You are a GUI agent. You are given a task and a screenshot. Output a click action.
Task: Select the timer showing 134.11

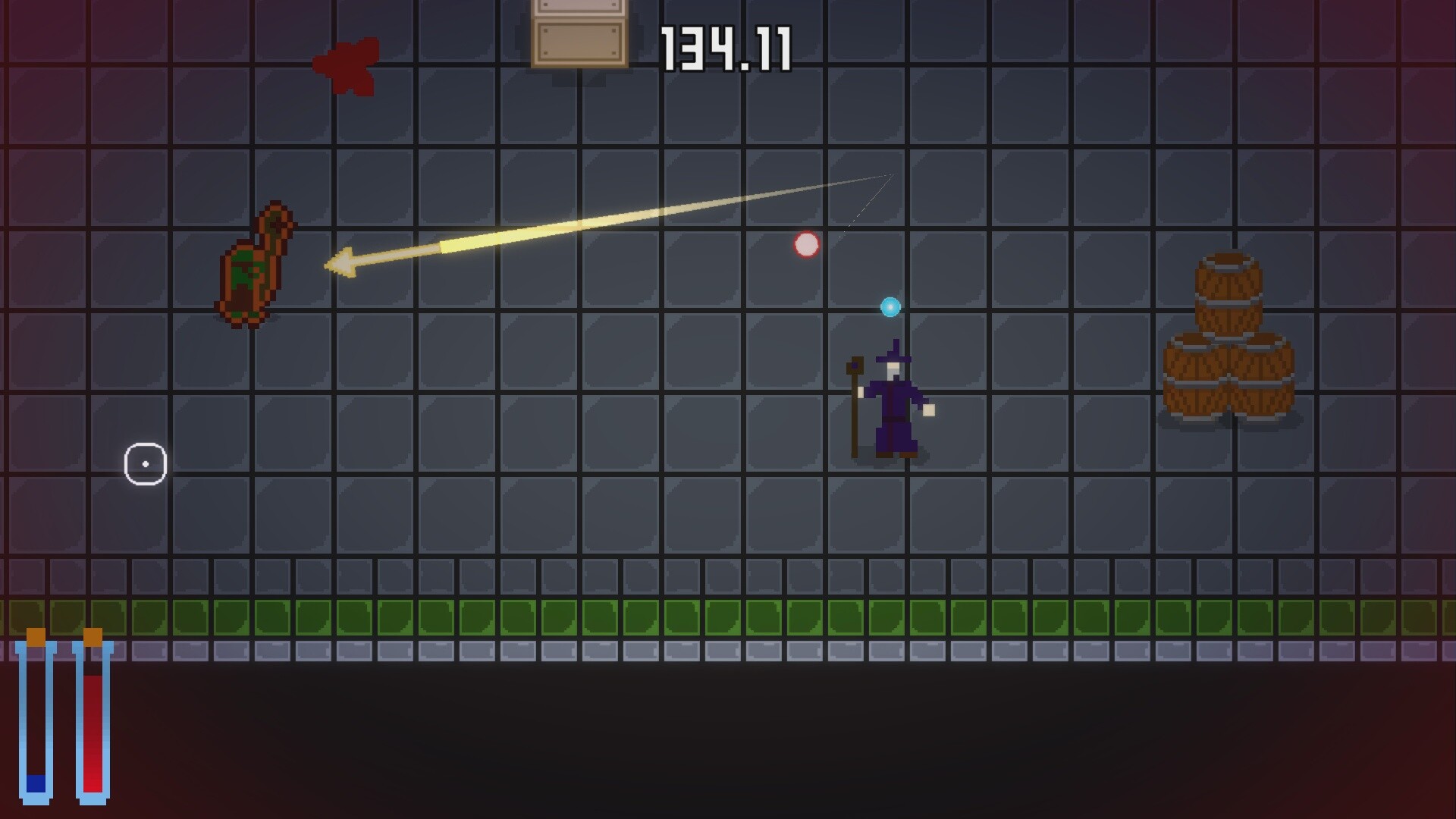(728, 47)
